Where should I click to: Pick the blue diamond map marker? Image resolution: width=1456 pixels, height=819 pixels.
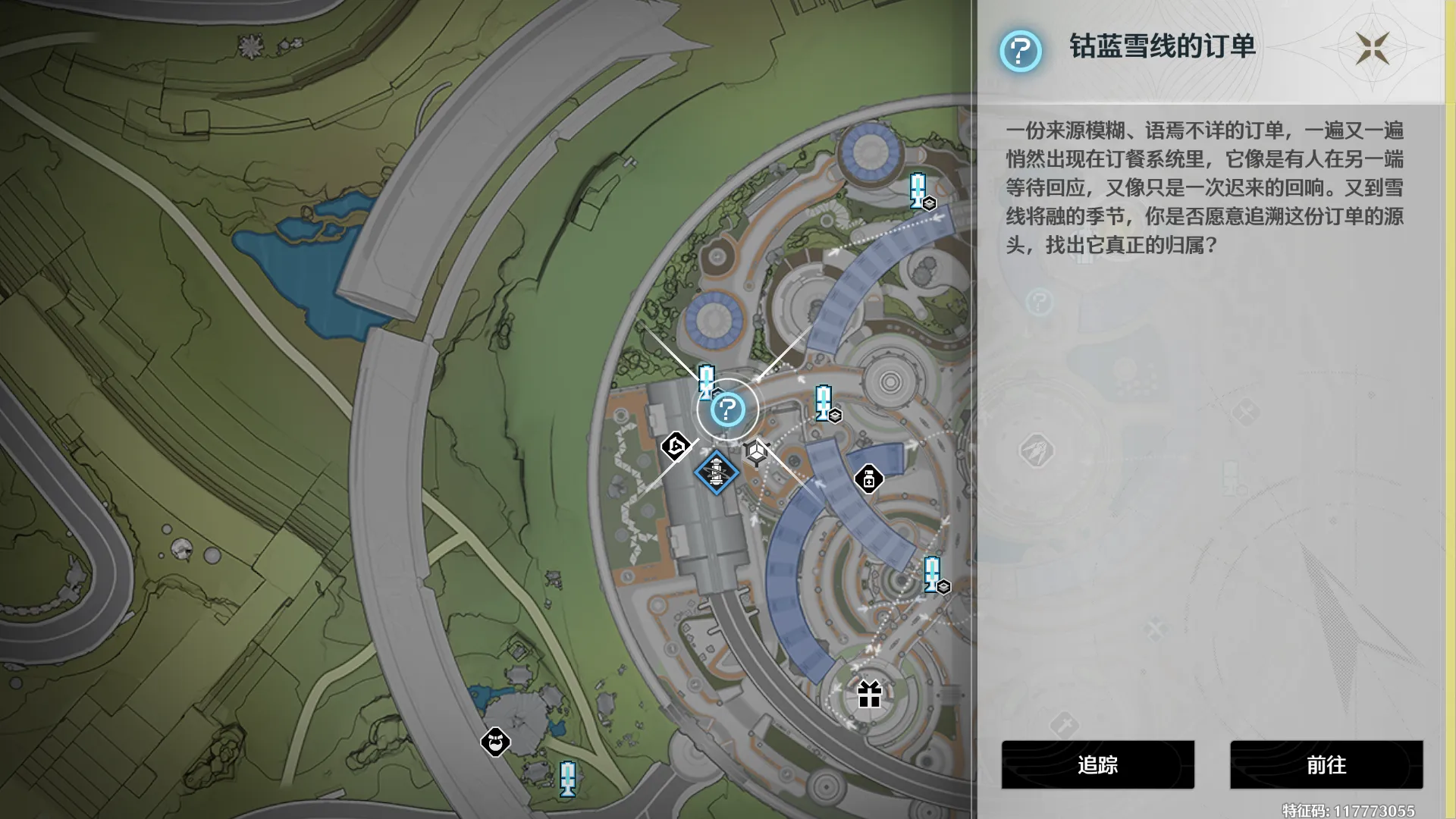click(x=716, y=472)
